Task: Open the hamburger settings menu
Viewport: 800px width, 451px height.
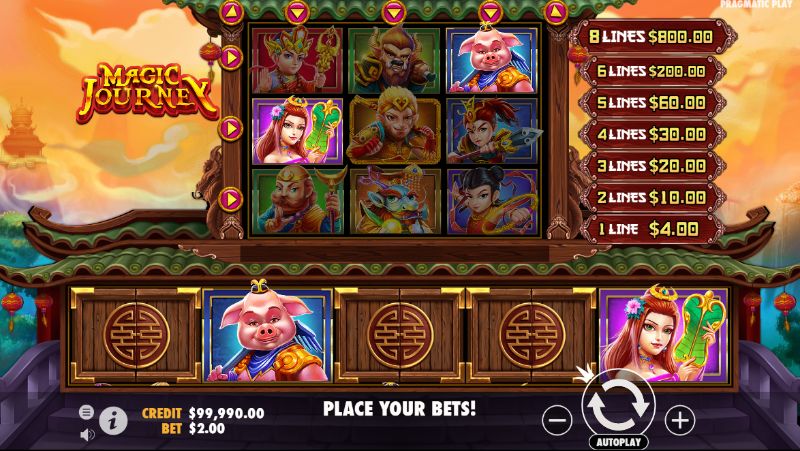Action: tap(87, 412)
